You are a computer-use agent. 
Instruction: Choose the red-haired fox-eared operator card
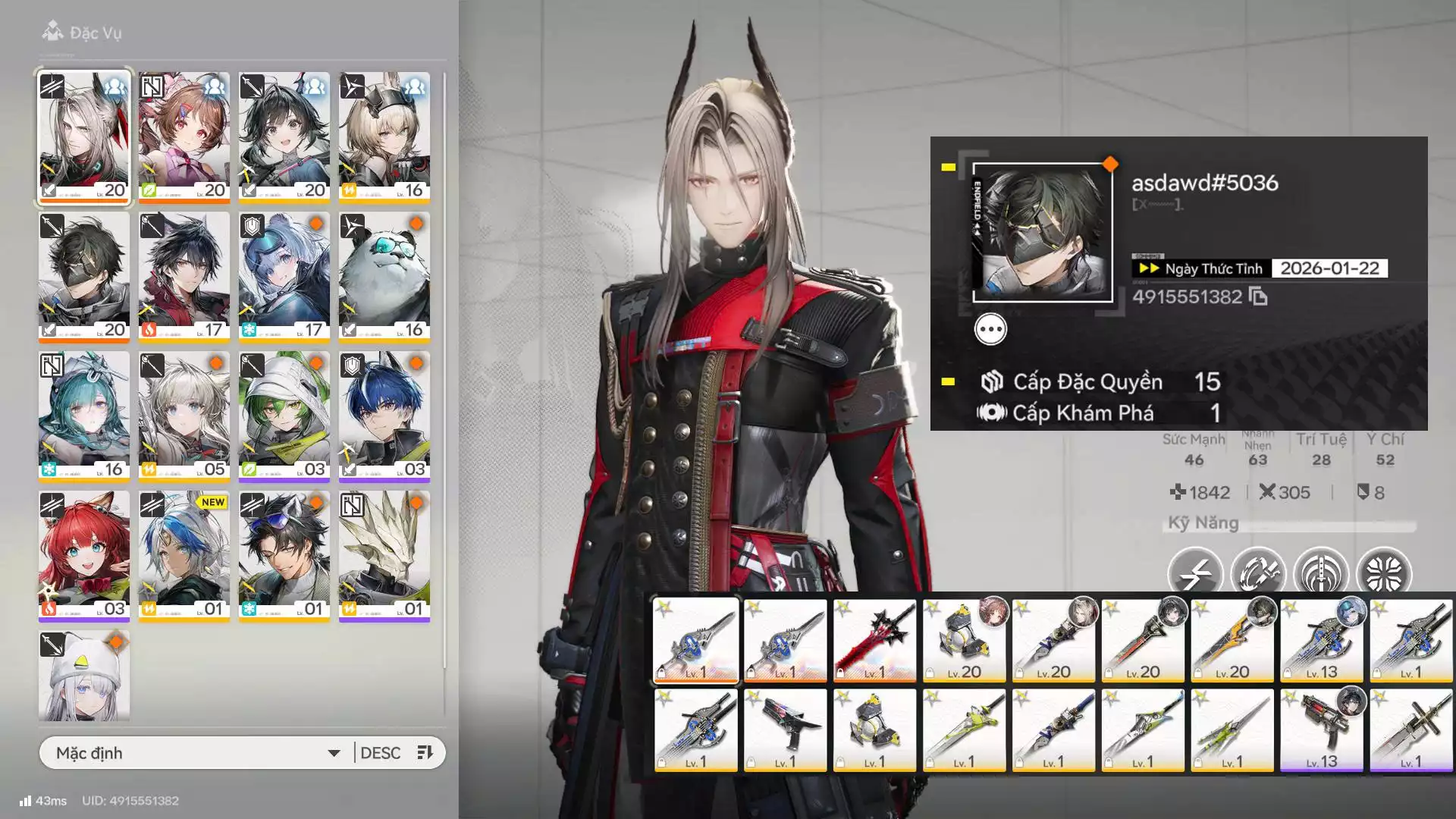84,555
